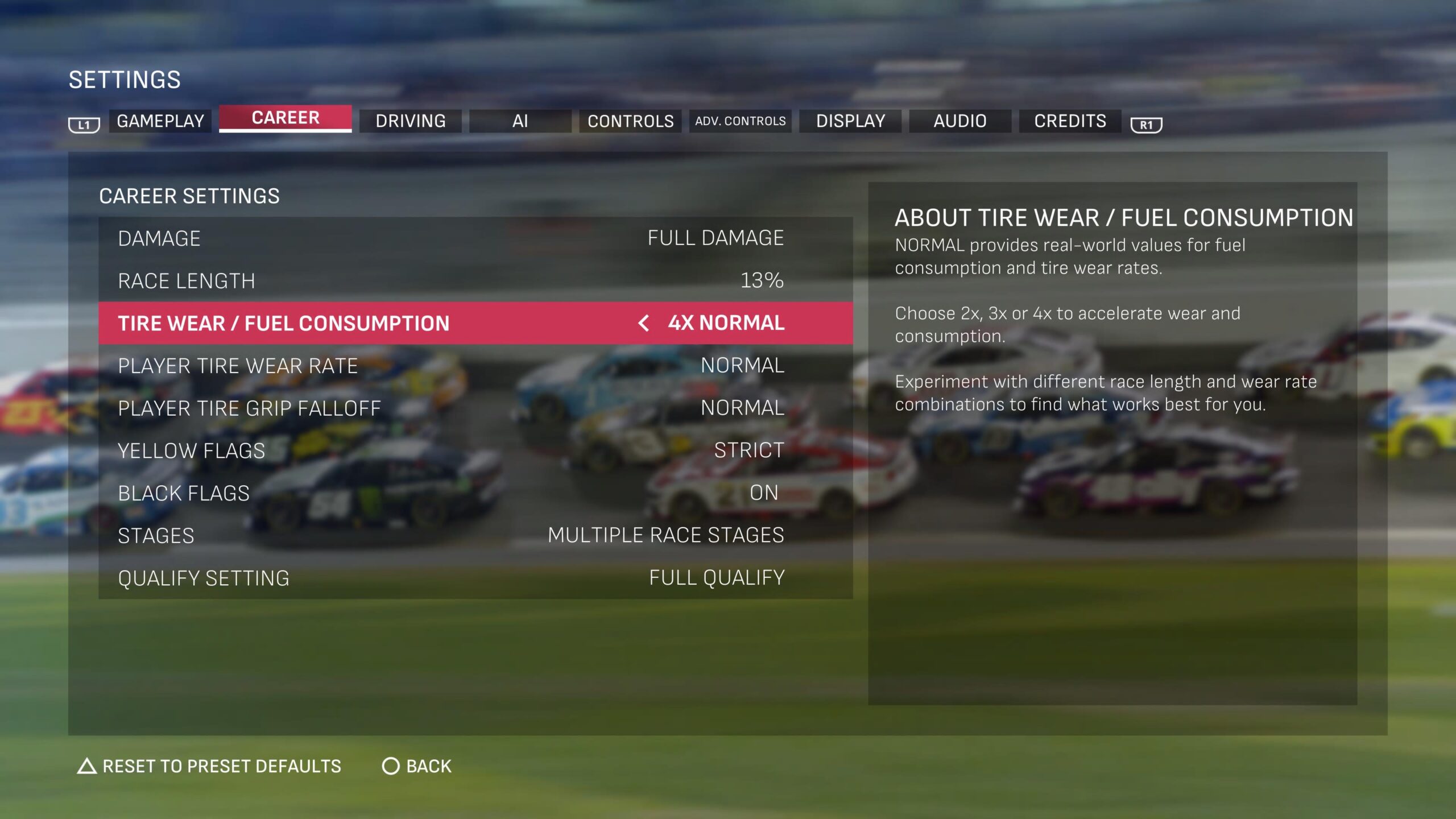Show the Controls tab
Viewport: 1456px width, 819px height.
[x=630, y=121]
